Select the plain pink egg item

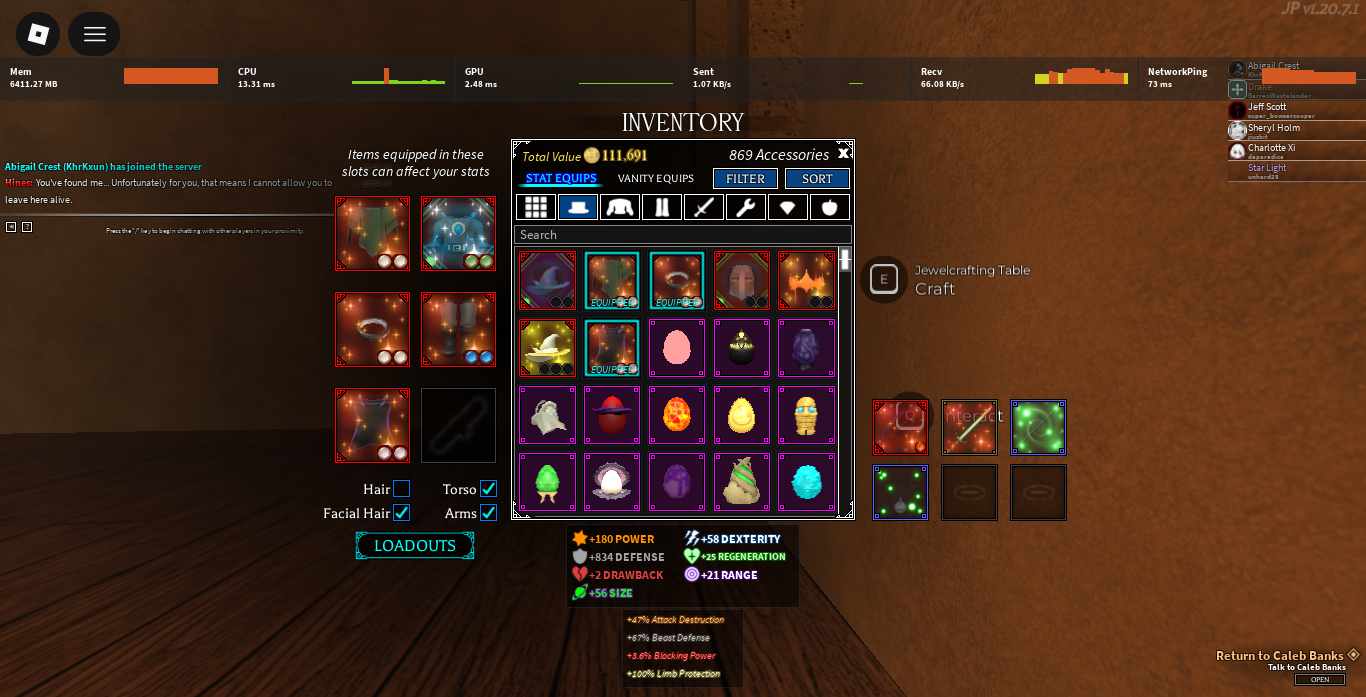[677, 348]
